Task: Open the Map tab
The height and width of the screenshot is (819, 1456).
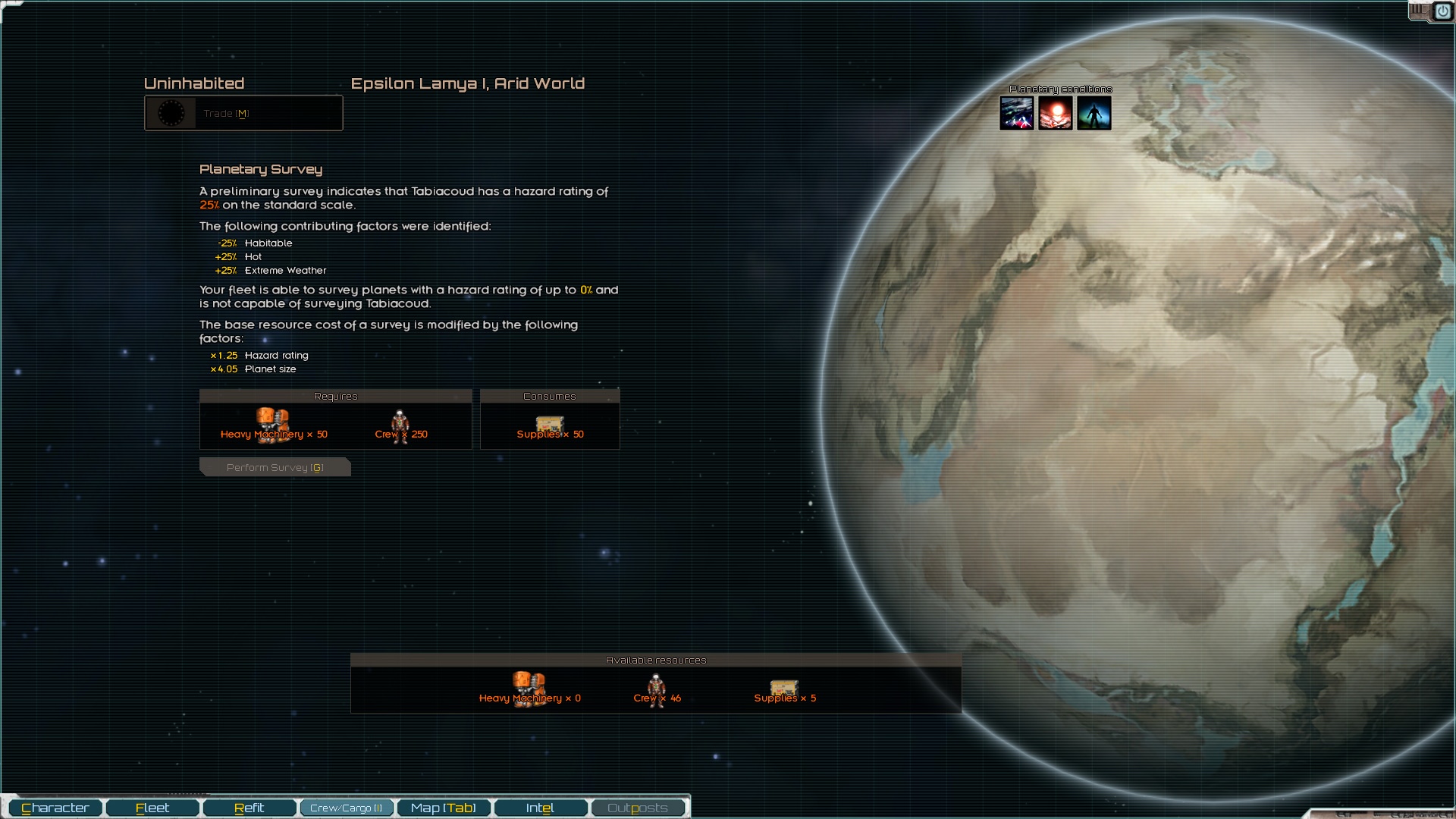Action: click(x=444, y=808)
